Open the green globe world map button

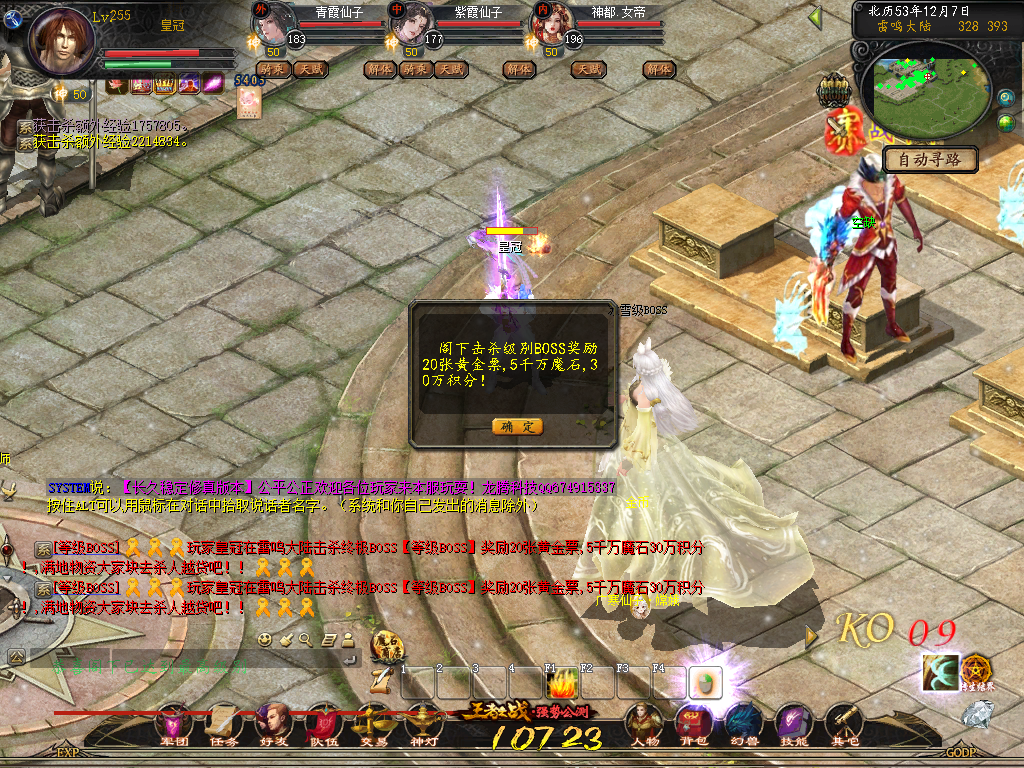[x=1006, y=122]
